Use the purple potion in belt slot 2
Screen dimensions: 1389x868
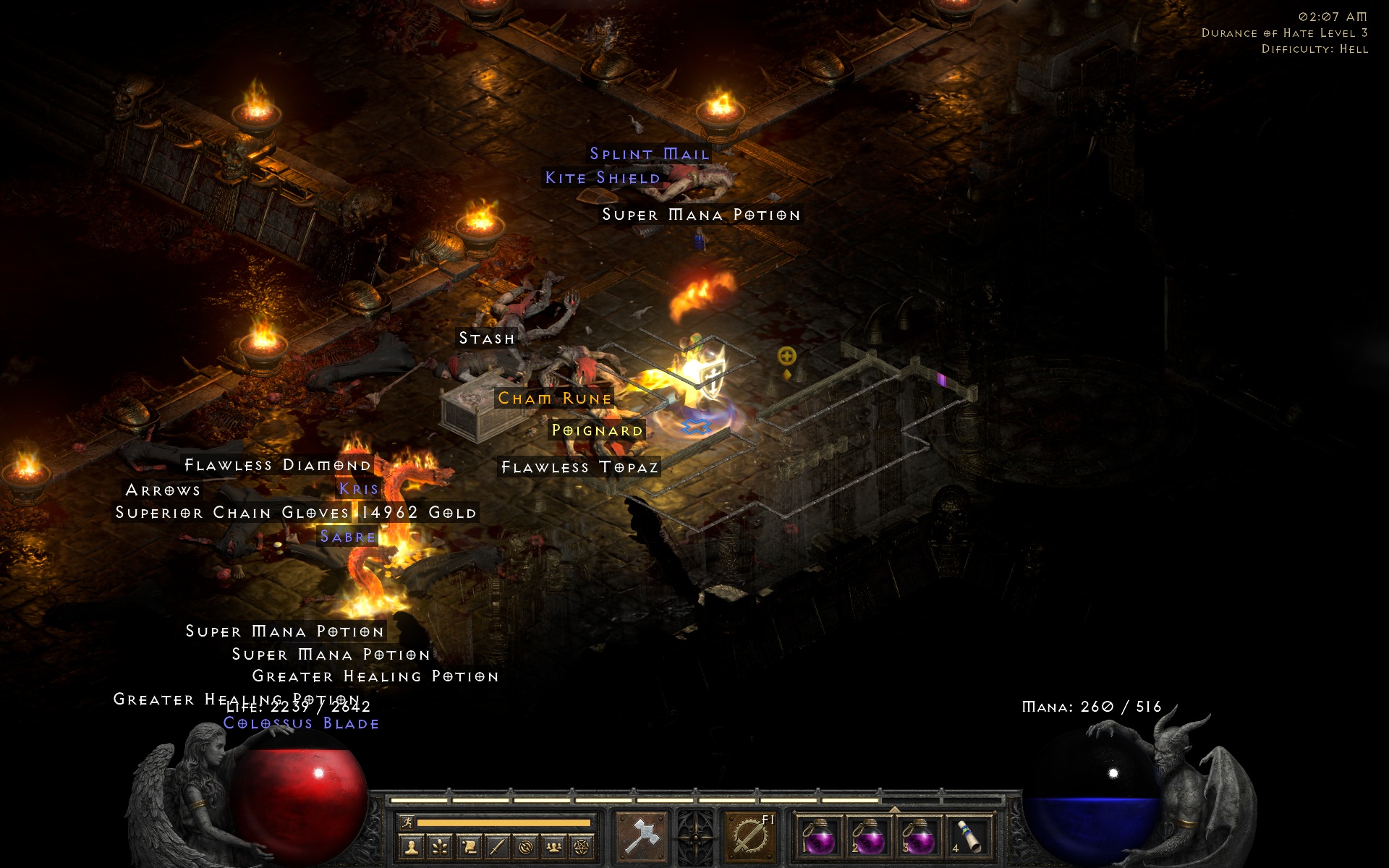click(868, 838)
